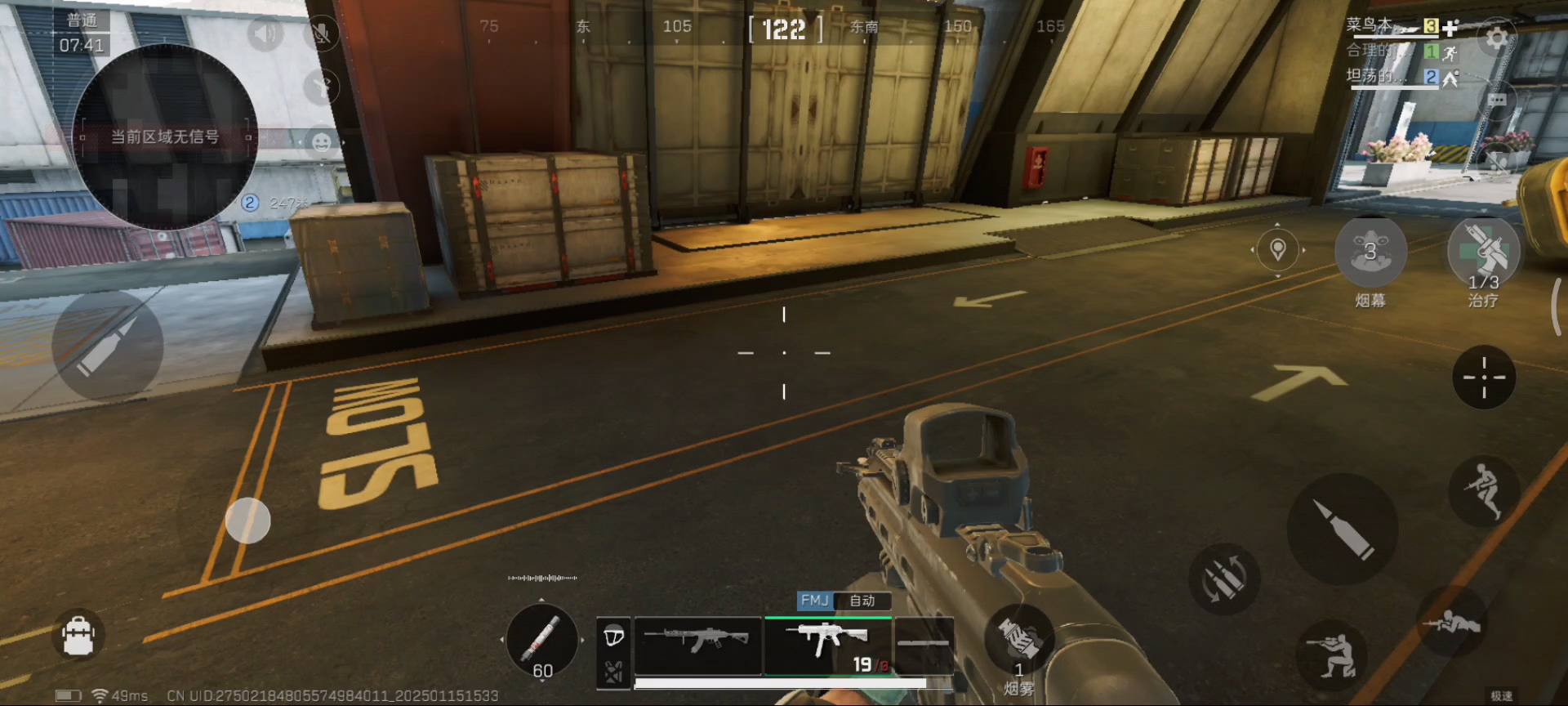Open the backpack inventory

pos(78,636)
